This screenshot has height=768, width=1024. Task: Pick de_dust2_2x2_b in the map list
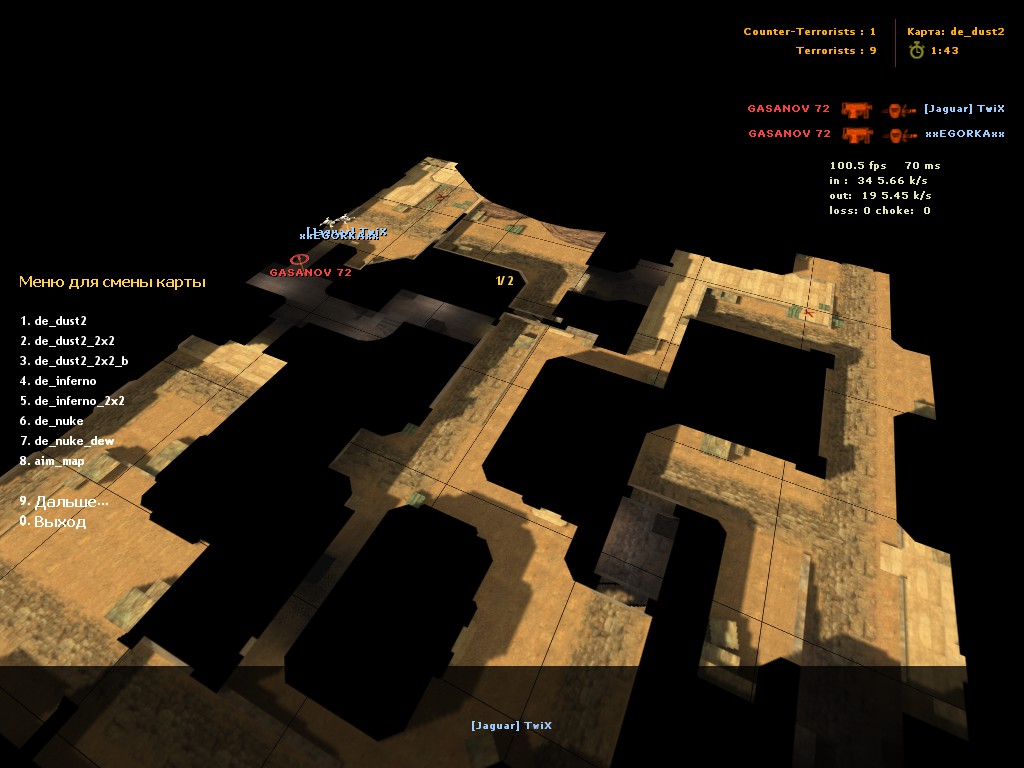[x=81, y=361]
